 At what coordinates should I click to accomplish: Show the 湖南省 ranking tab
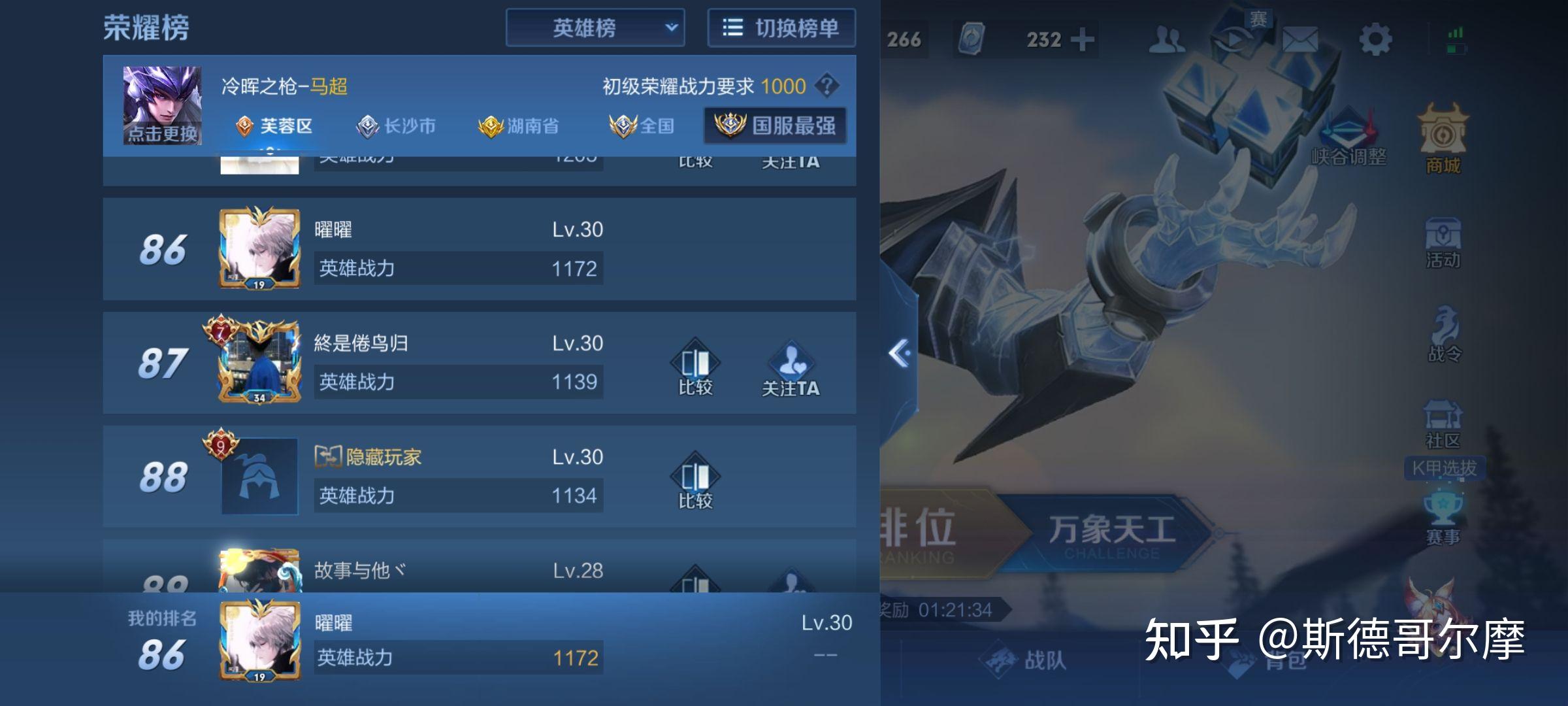point(519,126)
